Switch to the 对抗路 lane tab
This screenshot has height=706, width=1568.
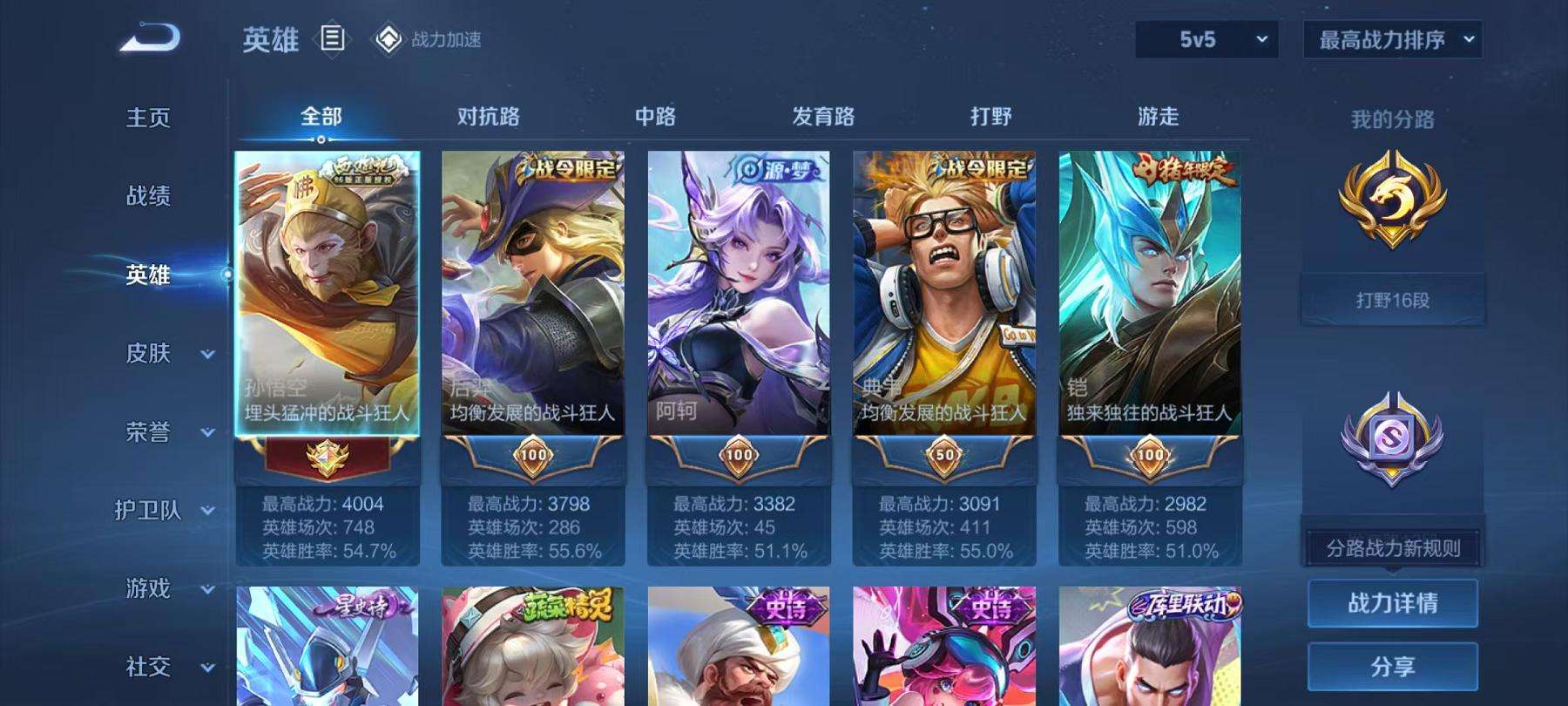coord(484,114)
